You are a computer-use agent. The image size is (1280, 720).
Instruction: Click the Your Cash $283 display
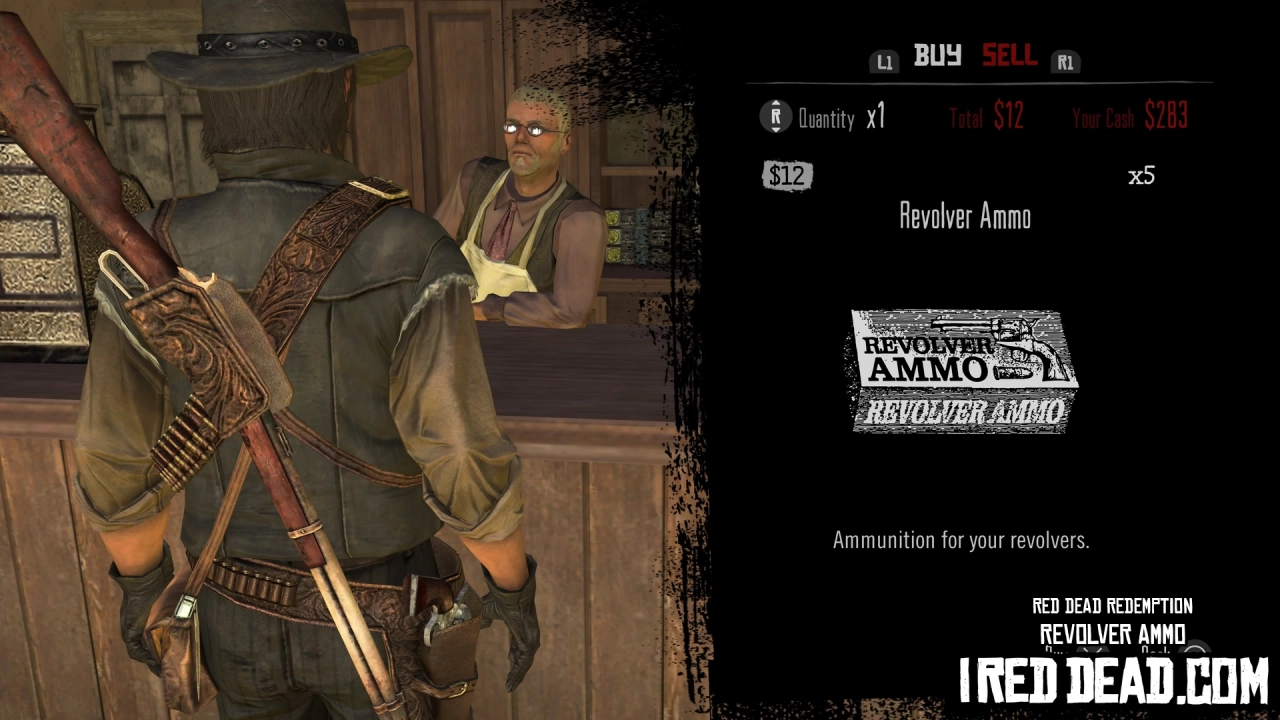pos(1130,118)
